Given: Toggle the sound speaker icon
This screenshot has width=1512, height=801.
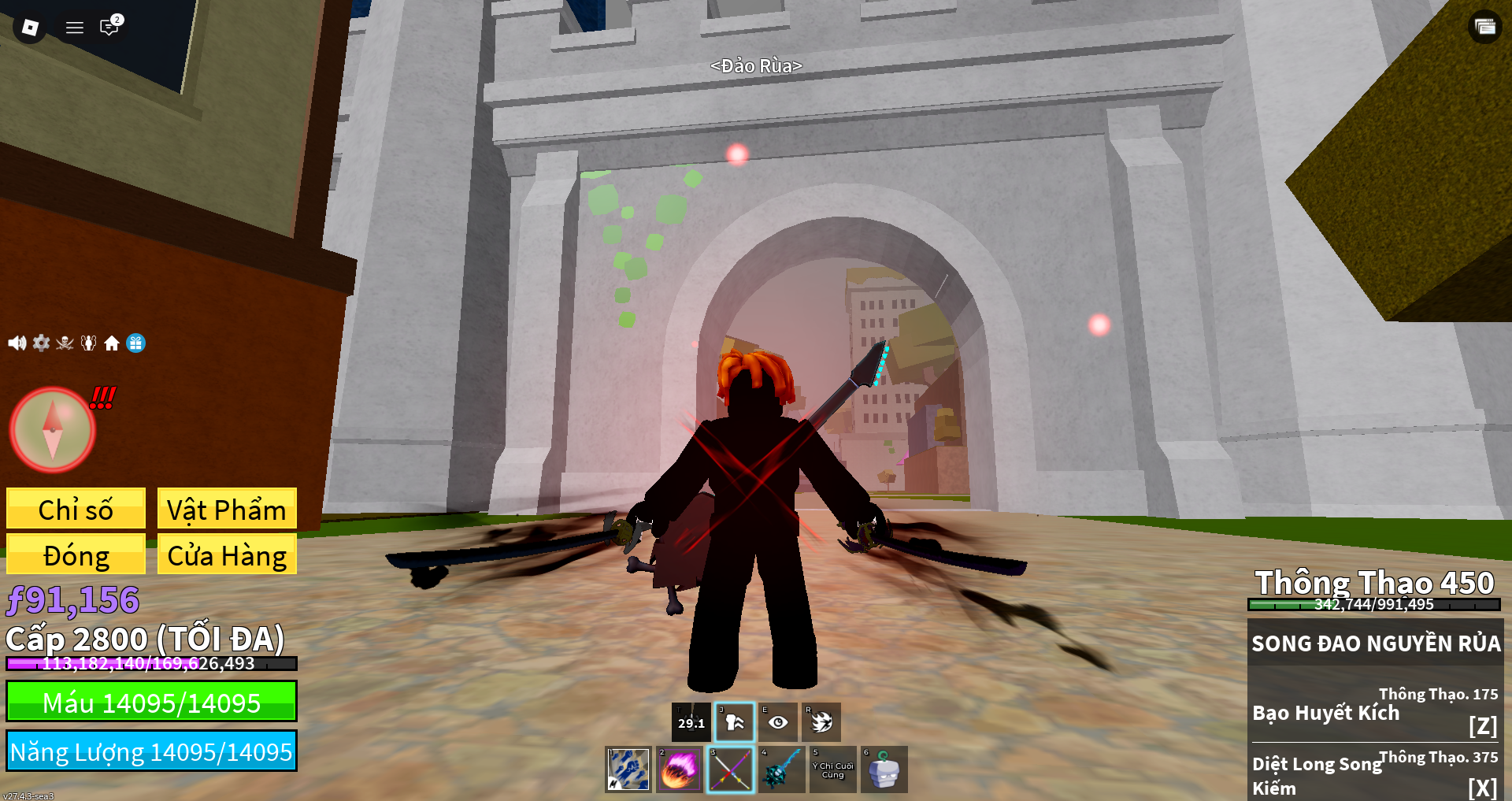Looking at the screenshot, I should click(x=17, y=343).
